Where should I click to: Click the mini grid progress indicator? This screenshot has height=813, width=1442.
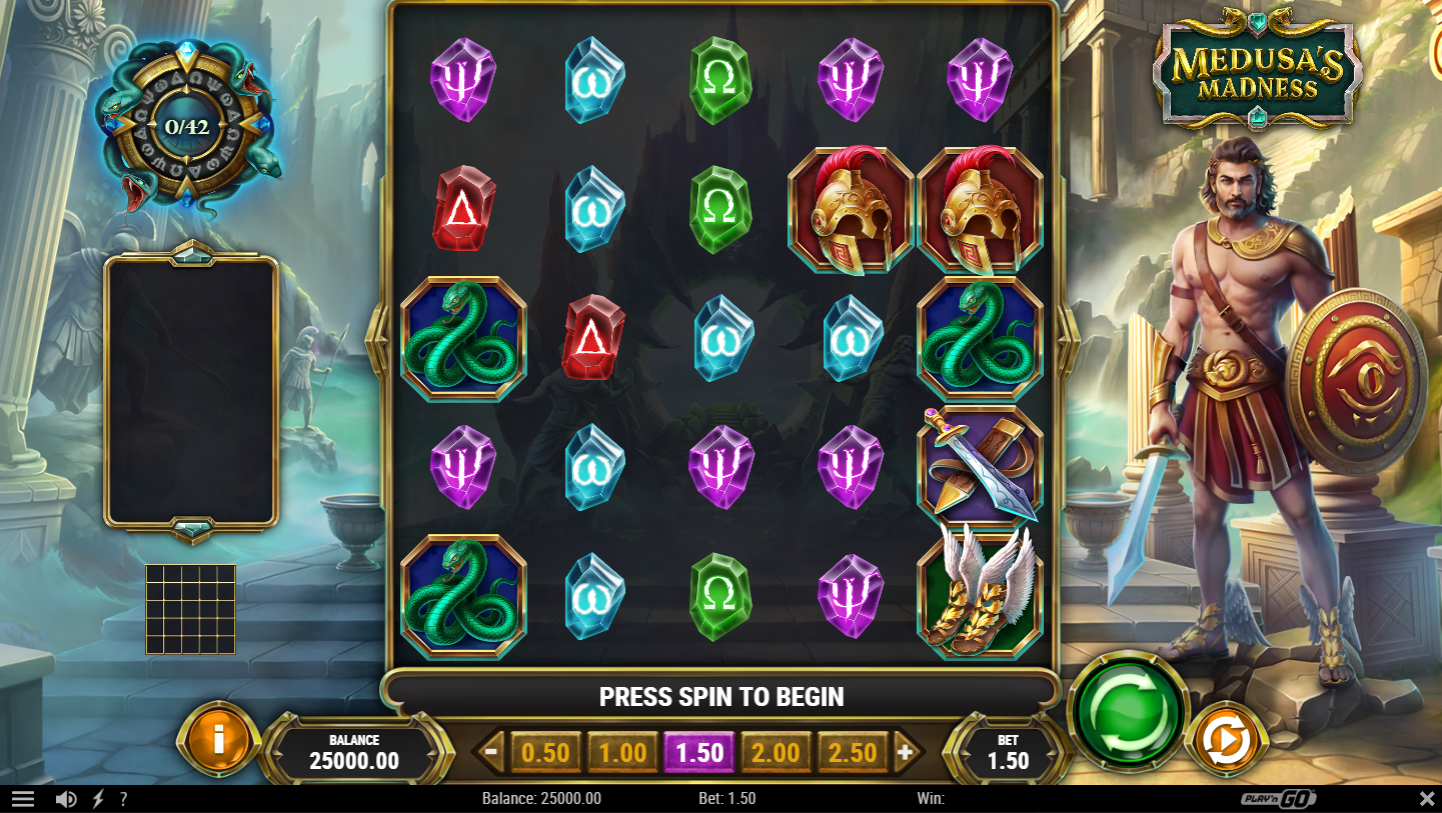(188, 609)
